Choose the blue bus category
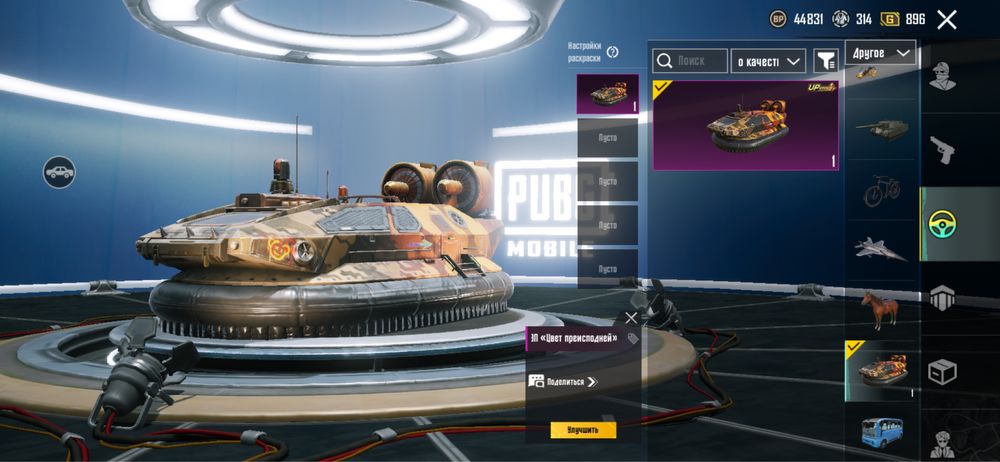1000x462 pixels. (881, 432)
